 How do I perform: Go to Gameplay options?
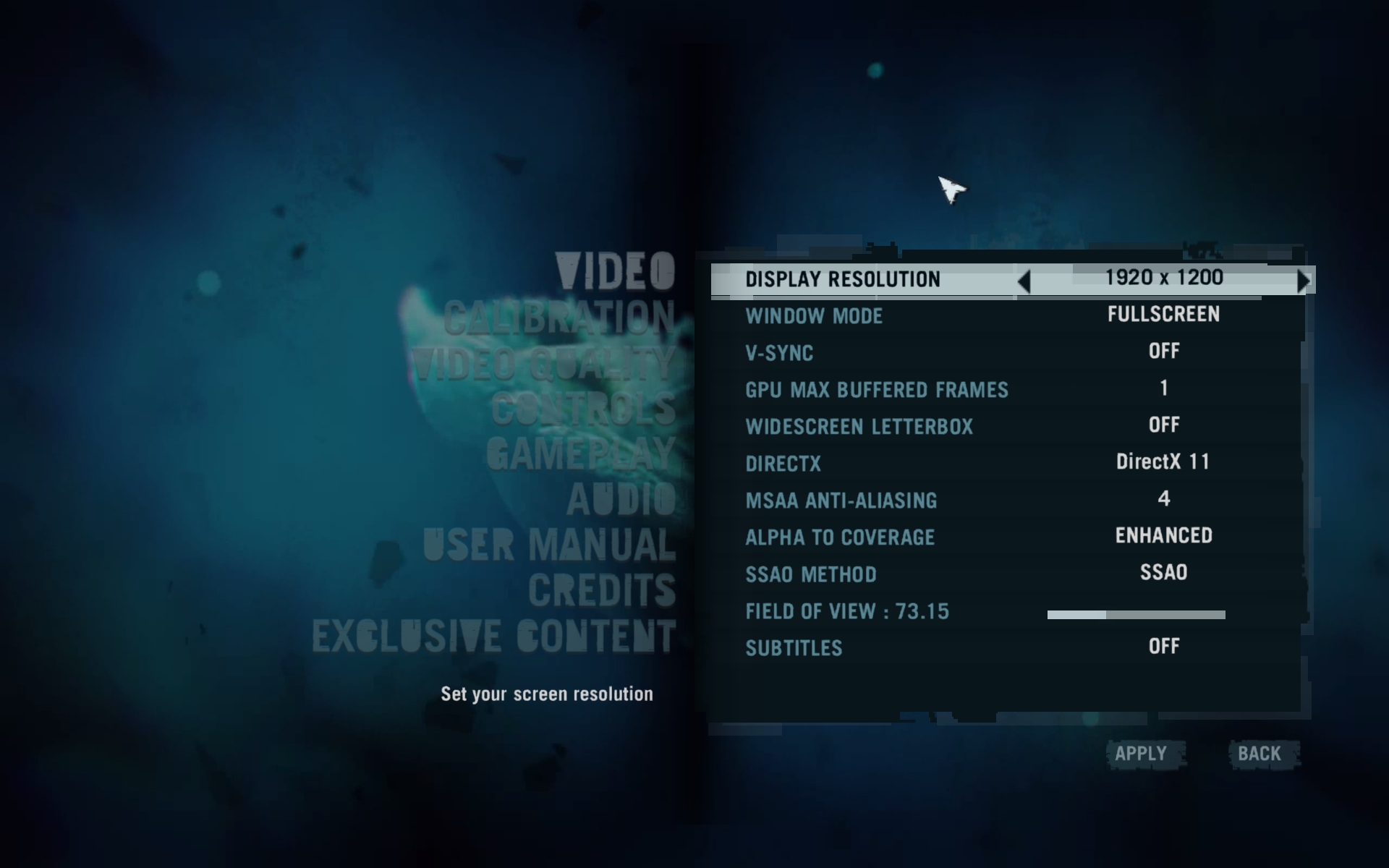tap(580, 455)
